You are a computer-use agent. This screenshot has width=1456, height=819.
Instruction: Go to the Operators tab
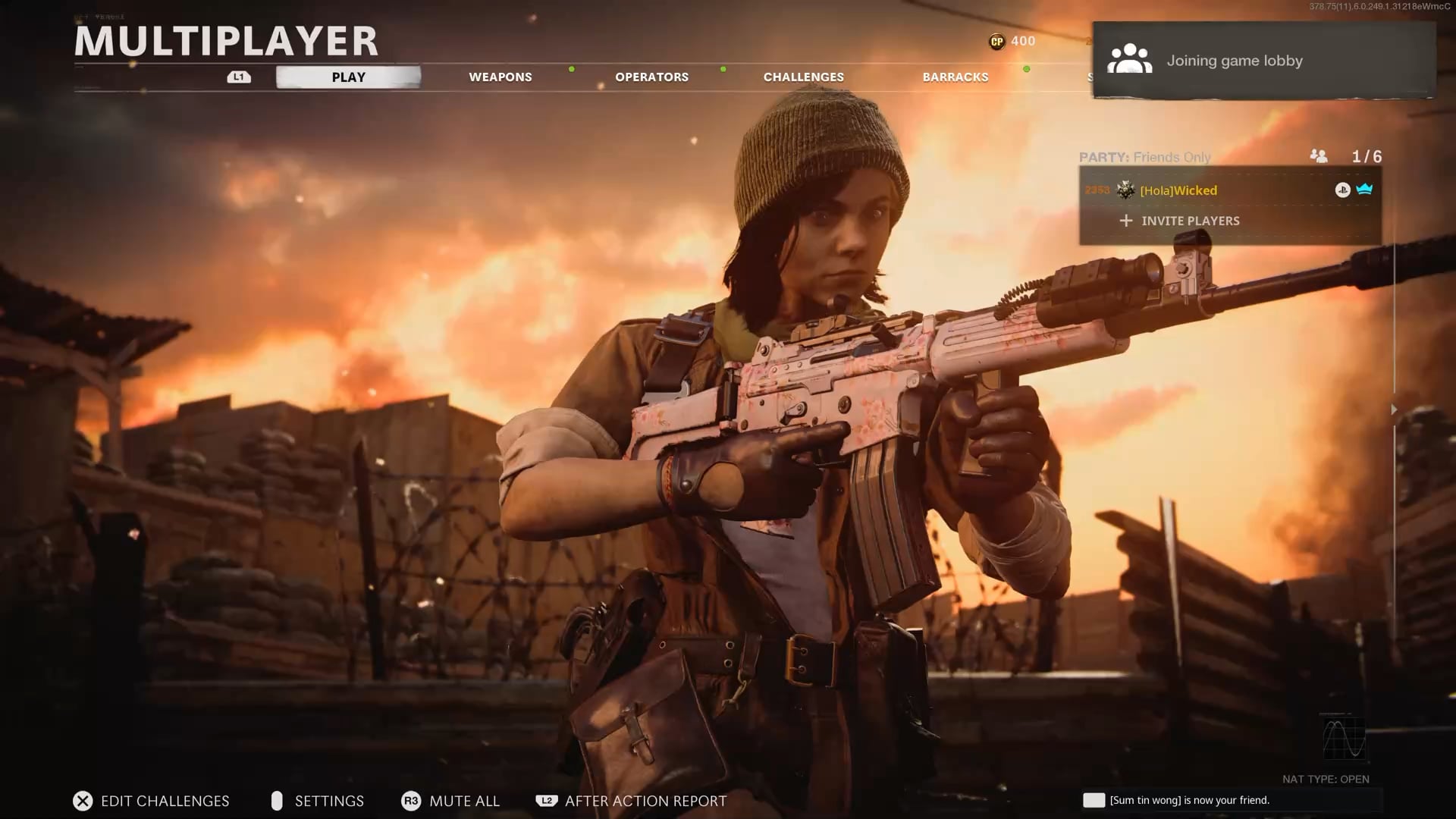point(651,77)
